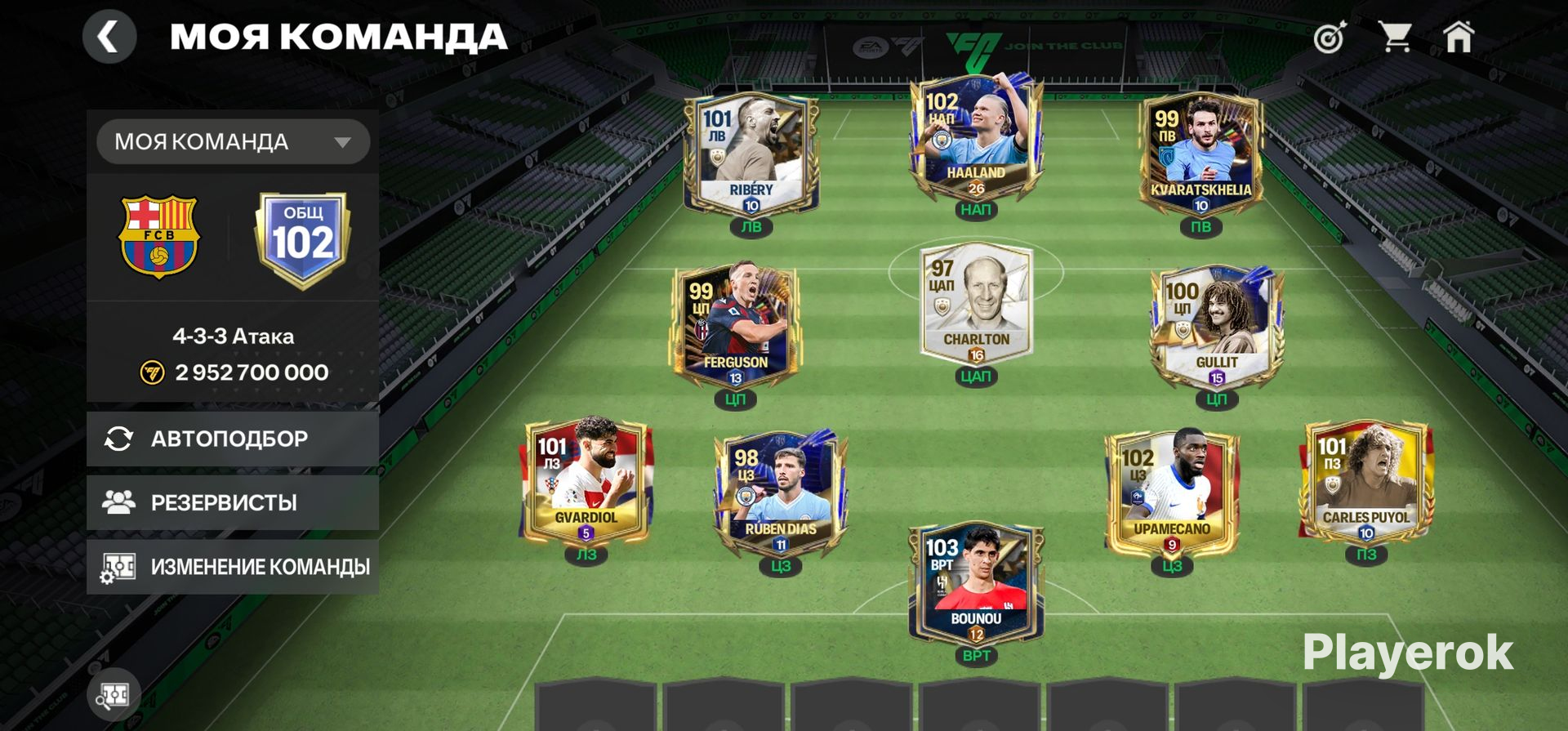
Task: Pick the Carles Puyol card
Action: [x=1365, y=484]
